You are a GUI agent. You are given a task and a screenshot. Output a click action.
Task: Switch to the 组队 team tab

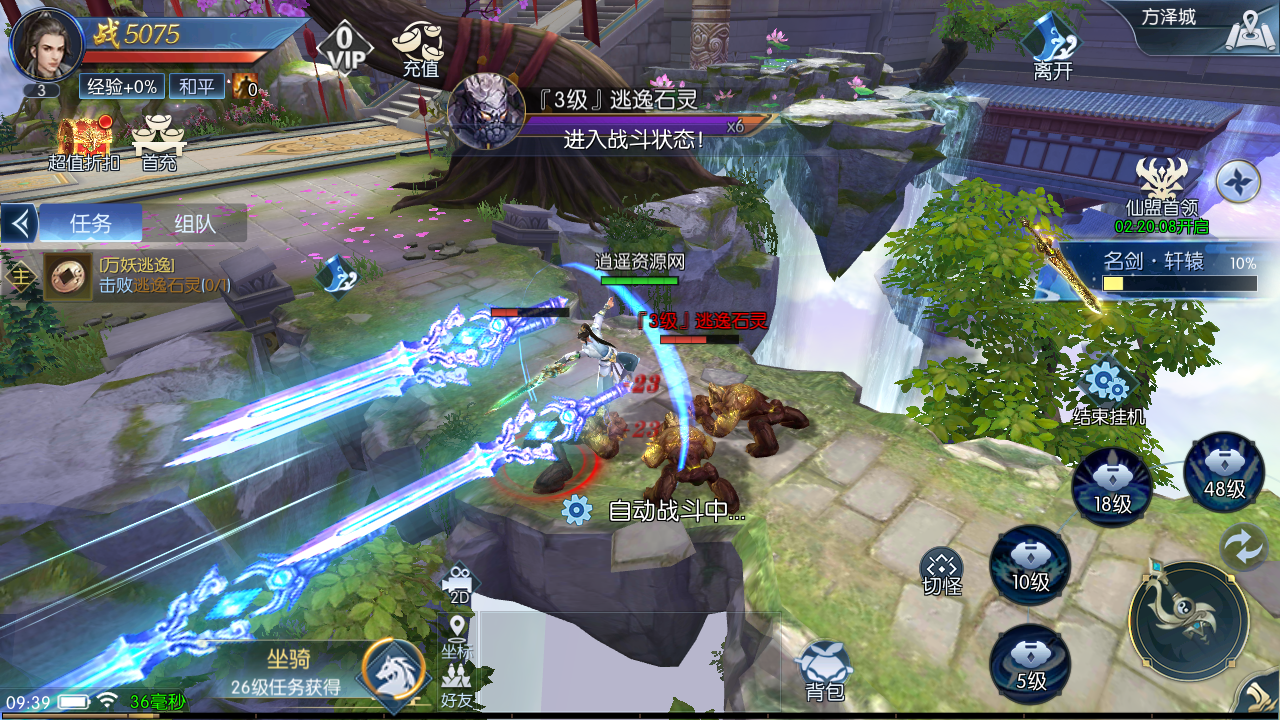[x=194, y=224]
